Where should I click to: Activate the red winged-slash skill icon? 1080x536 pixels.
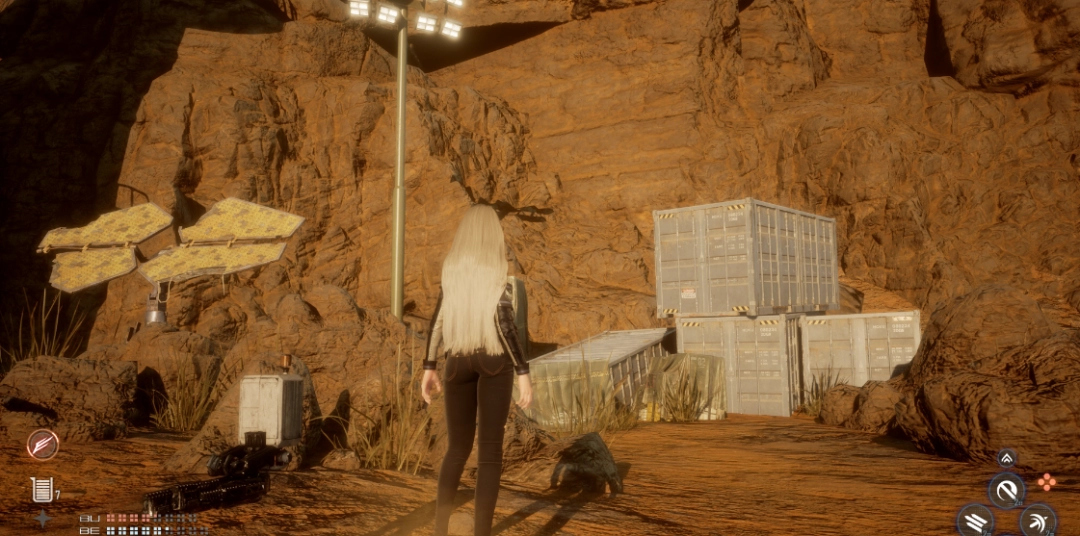click(x=43, y=444)
